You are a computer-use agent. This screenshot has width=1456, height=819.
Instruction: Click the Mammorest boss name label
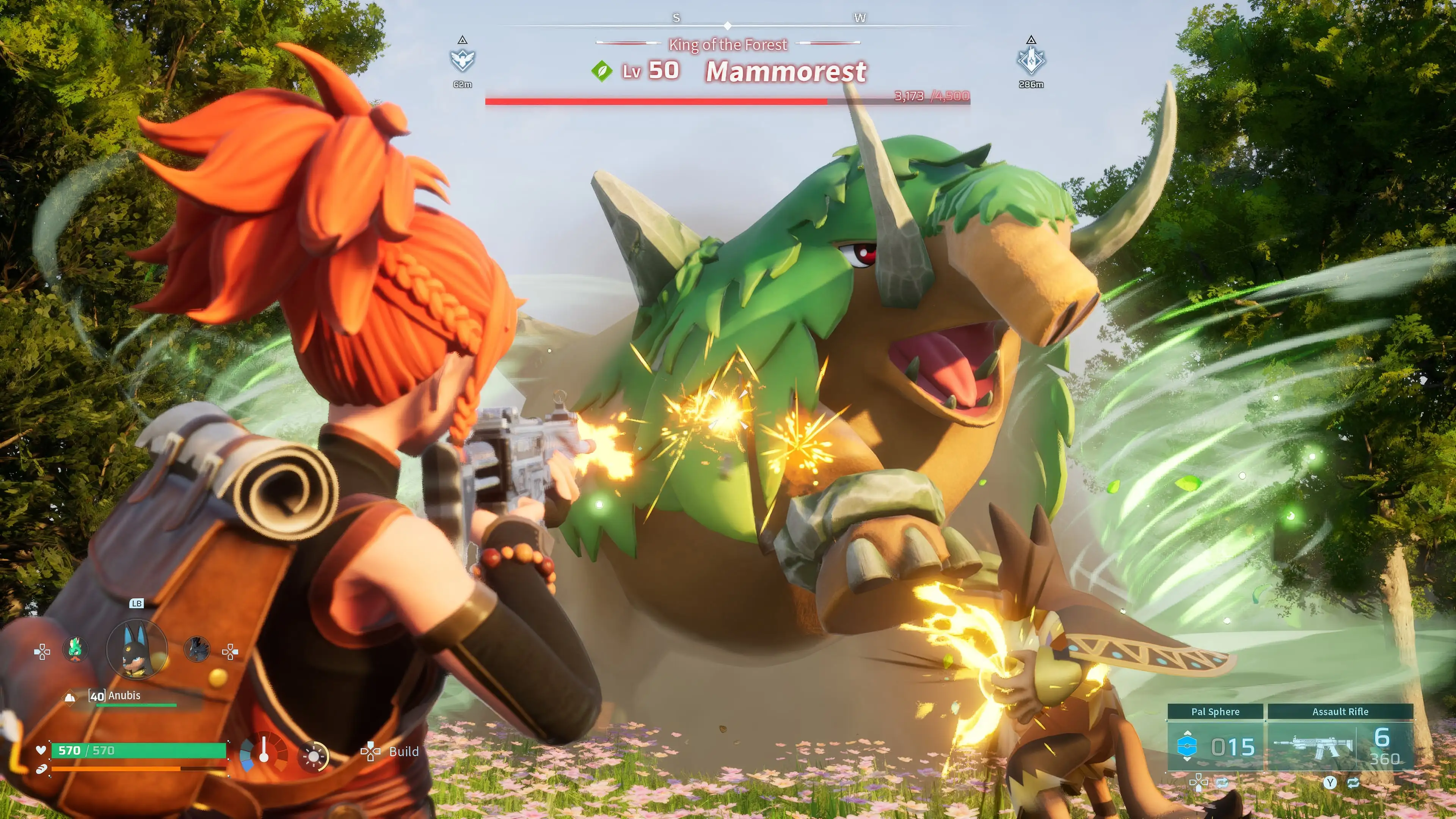(786, 72)
